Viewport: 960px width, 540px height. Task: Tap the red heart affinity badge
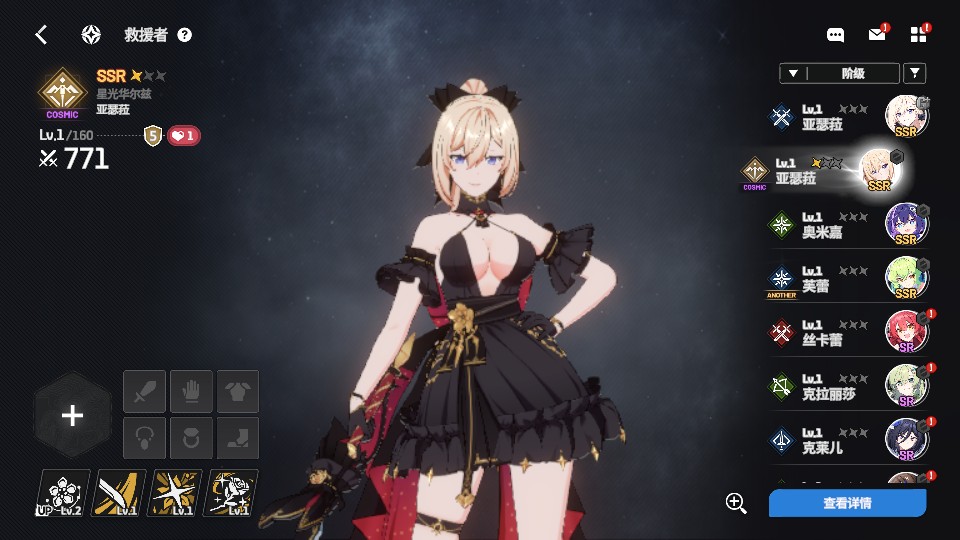pos(182,135)
